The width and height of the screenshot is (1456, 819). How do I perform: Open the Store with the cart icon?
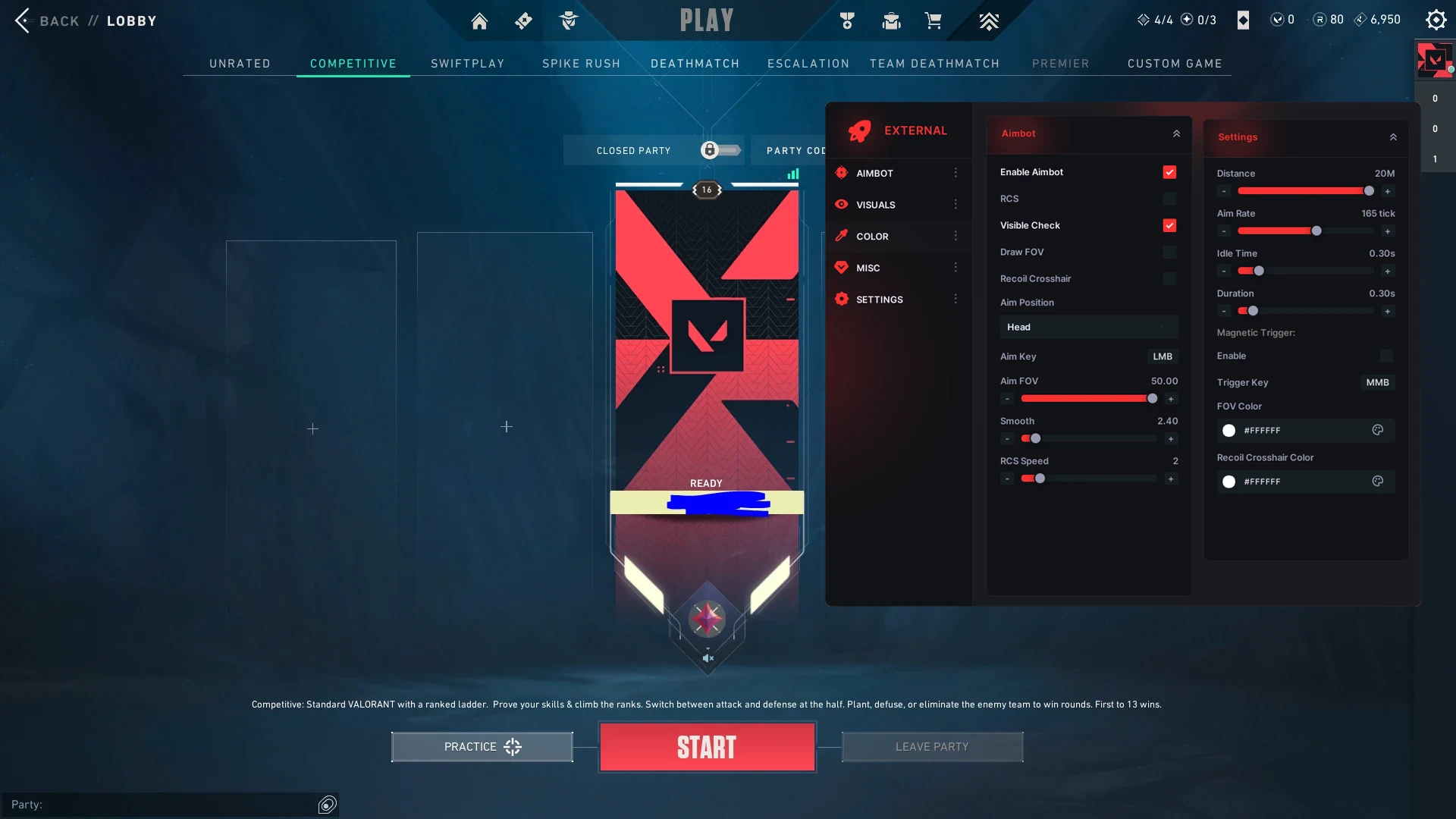pyautogui.click(x=934, y=20)
